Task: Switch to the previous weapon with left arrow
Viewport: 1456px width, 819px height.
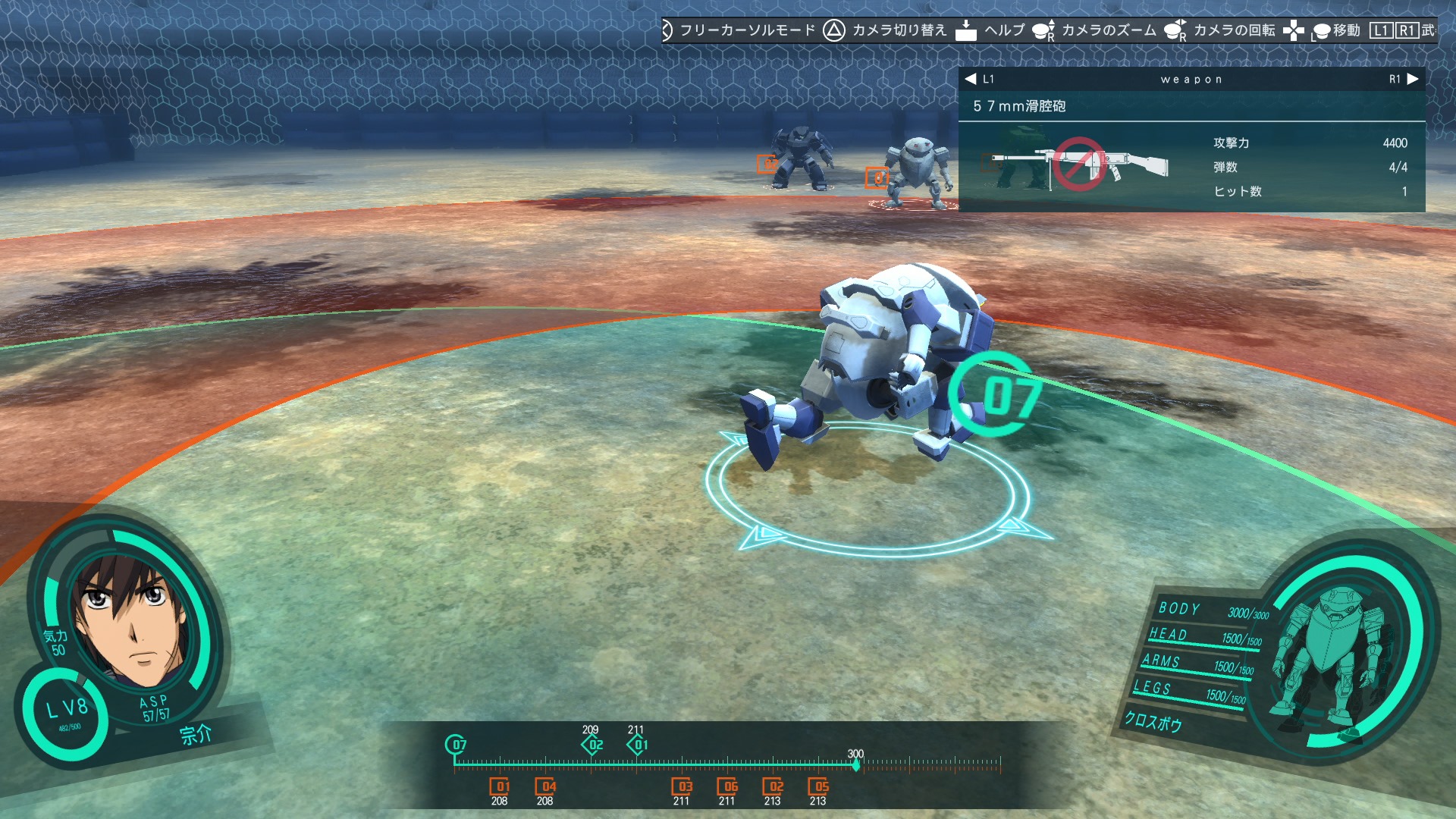Action: [x=971, y=79]
